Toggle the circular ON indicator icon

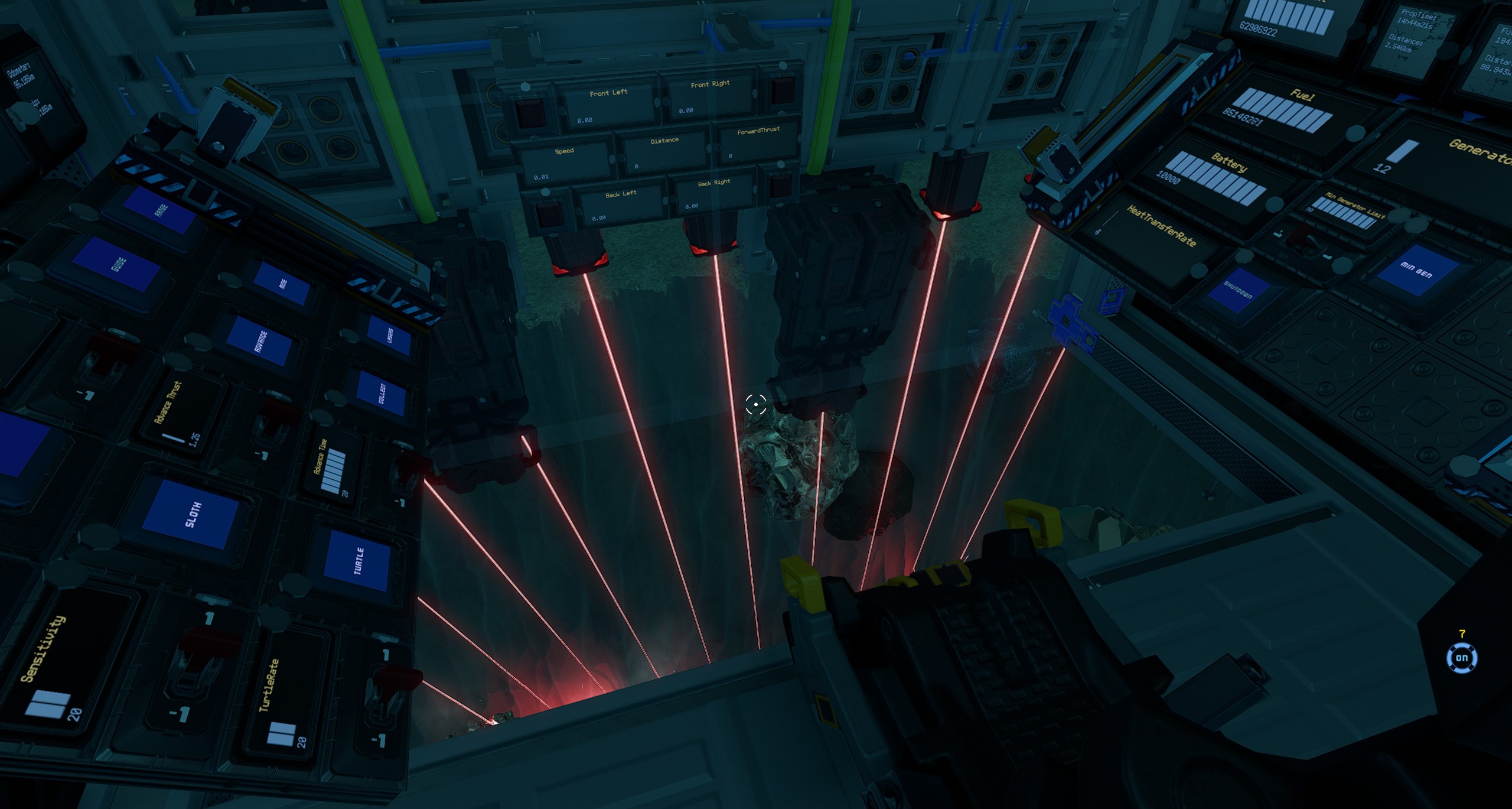(1461, 658)
